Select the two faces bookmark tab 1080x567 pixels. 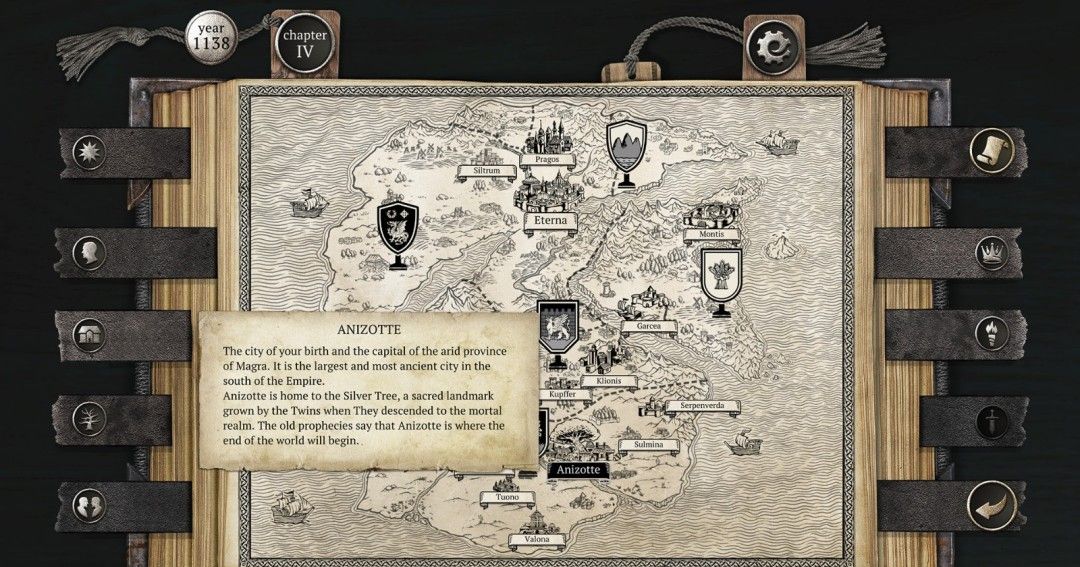90,505
